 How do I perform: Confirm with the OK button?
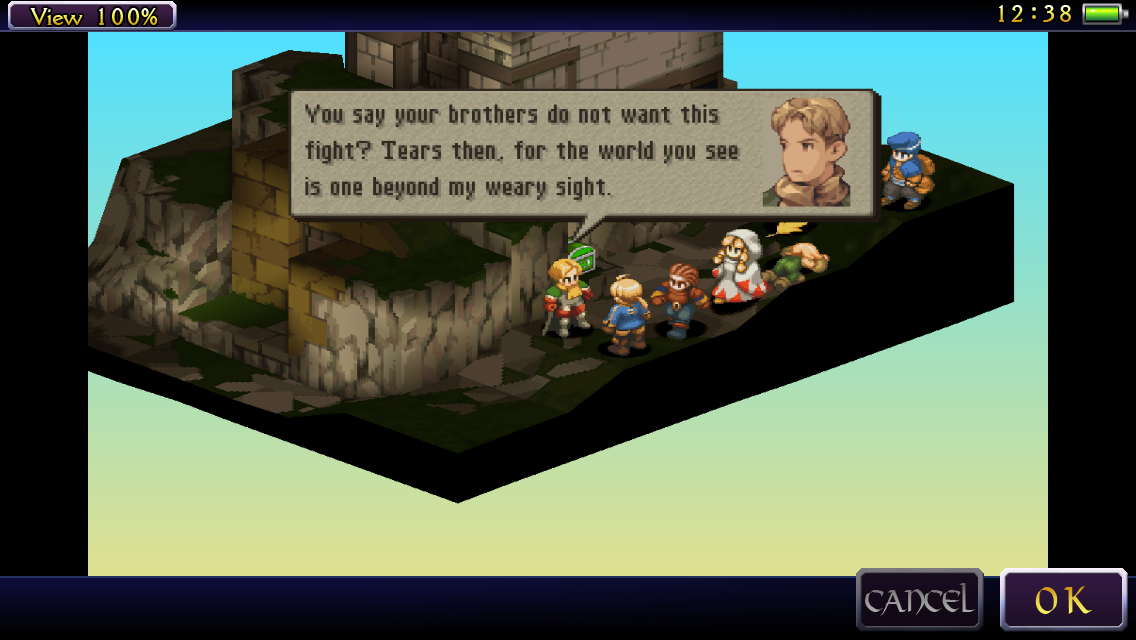click(x=1062, y=600)
